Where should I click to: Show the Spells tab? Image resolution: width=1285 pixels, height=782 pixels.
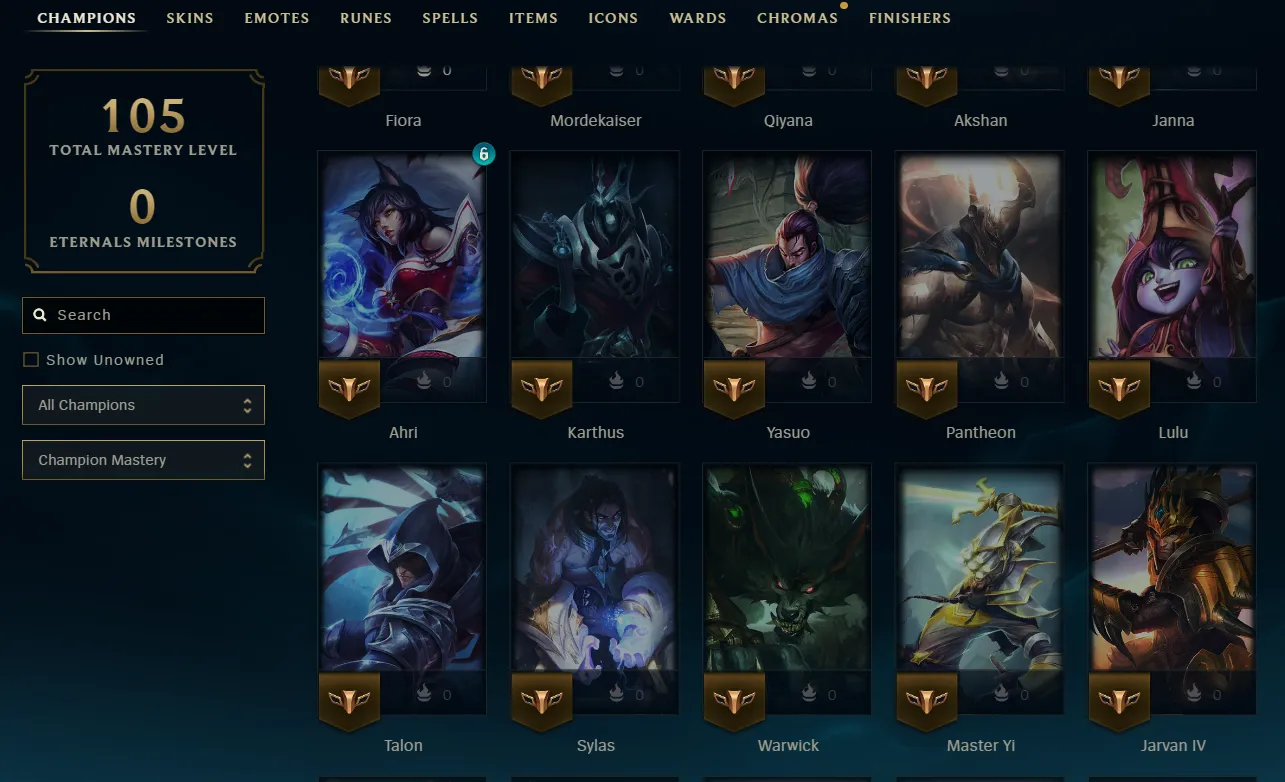(x=450, y=18)
